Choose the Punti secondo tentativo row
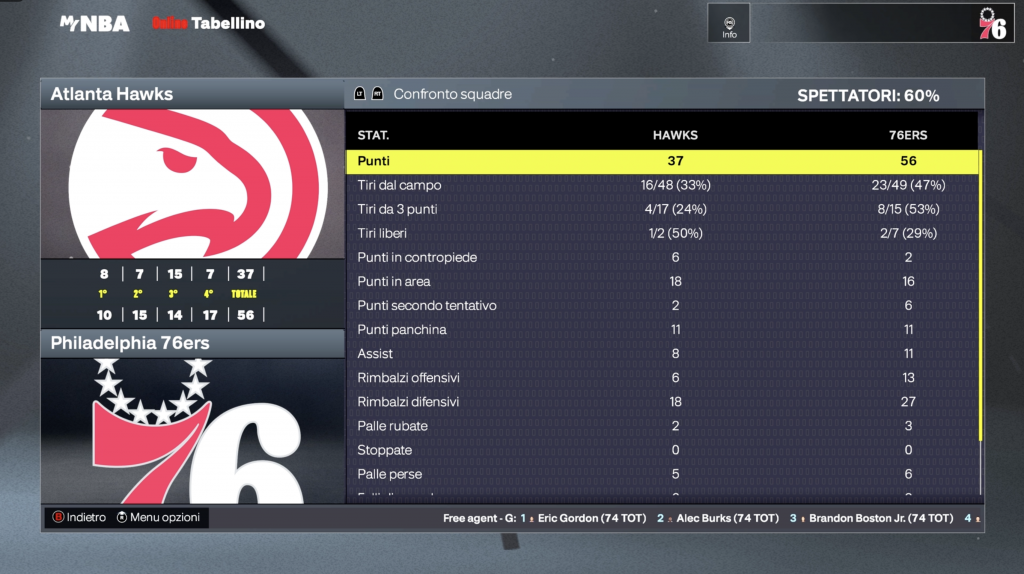The width and height of the screenshot is (1024, 574). tap(662, 306)
